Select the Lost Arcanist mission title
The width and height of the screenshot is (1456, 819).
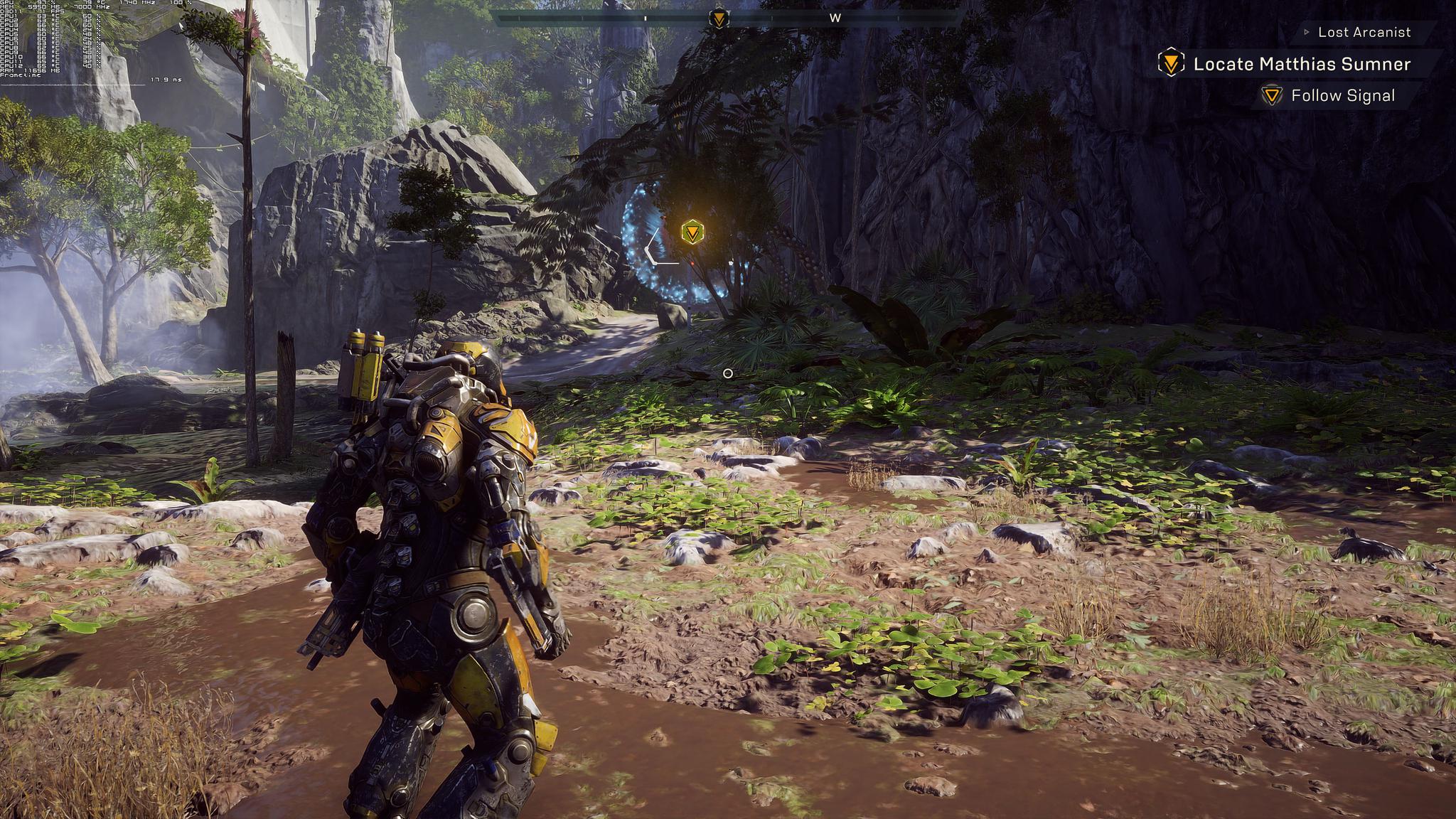point(1364,32)
